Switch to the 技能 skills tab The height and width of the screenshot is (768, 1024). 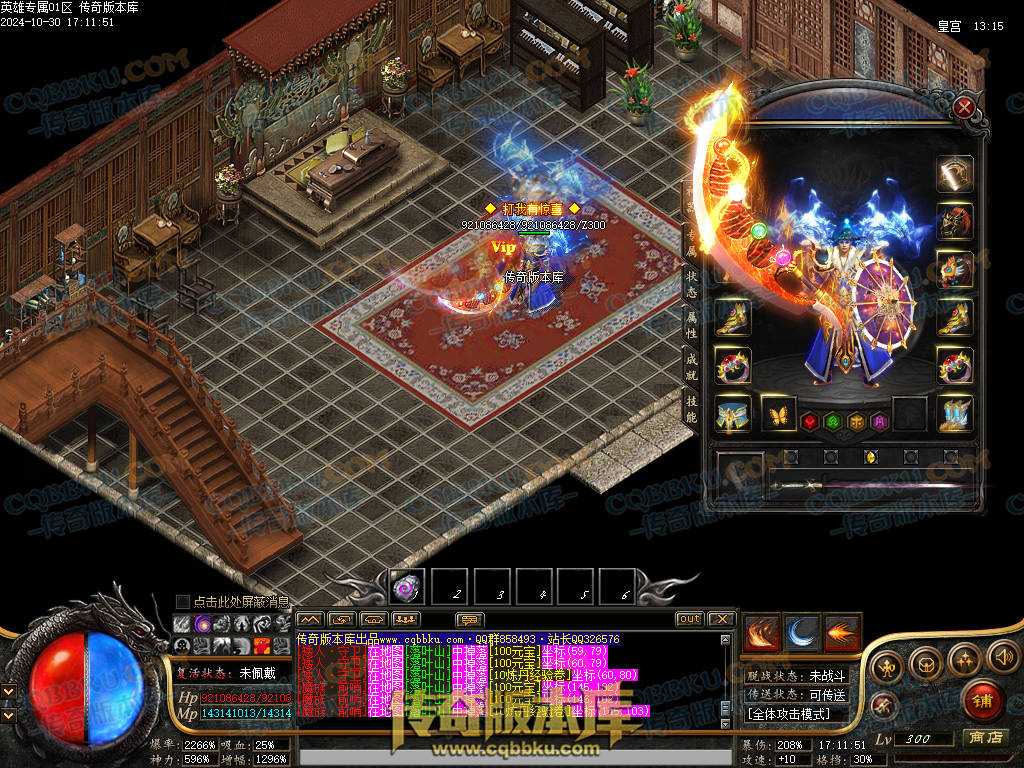pyautogui.click(x=691, y=407)
